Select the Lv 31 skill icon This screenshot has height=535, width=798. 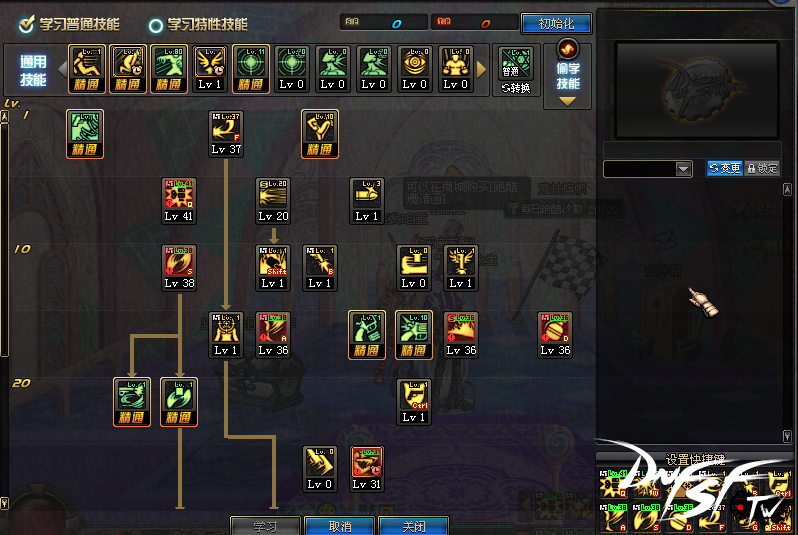(x=367, y=468)
